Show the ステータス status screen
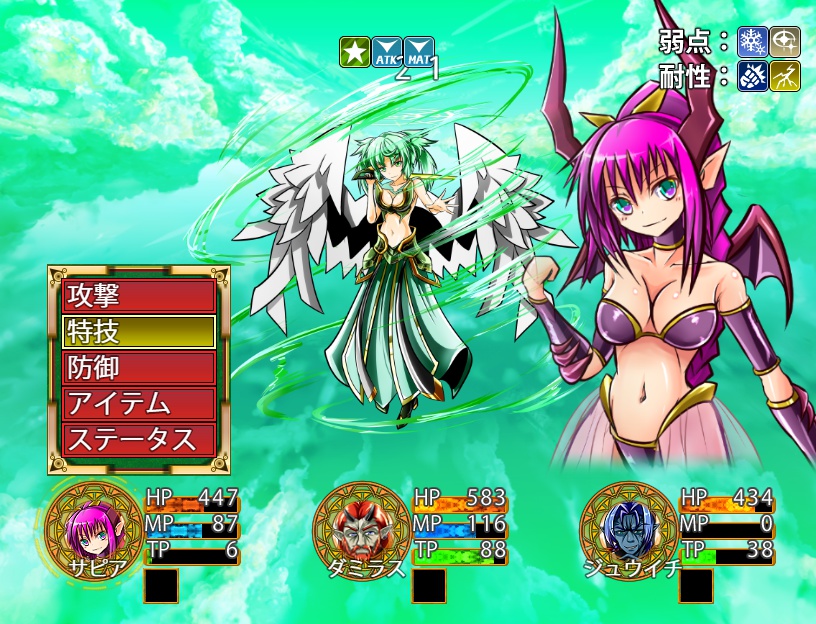The image size is (816, 624). 139,439
